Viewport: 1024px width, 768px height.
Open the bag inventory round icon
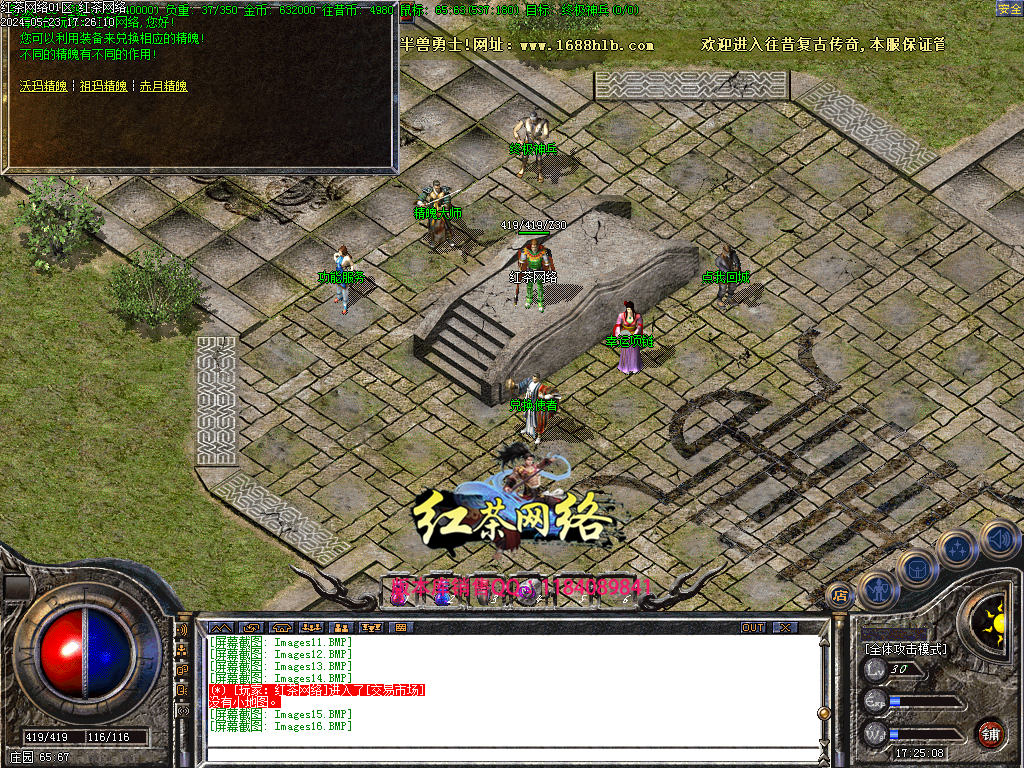(x=917, y=568)
